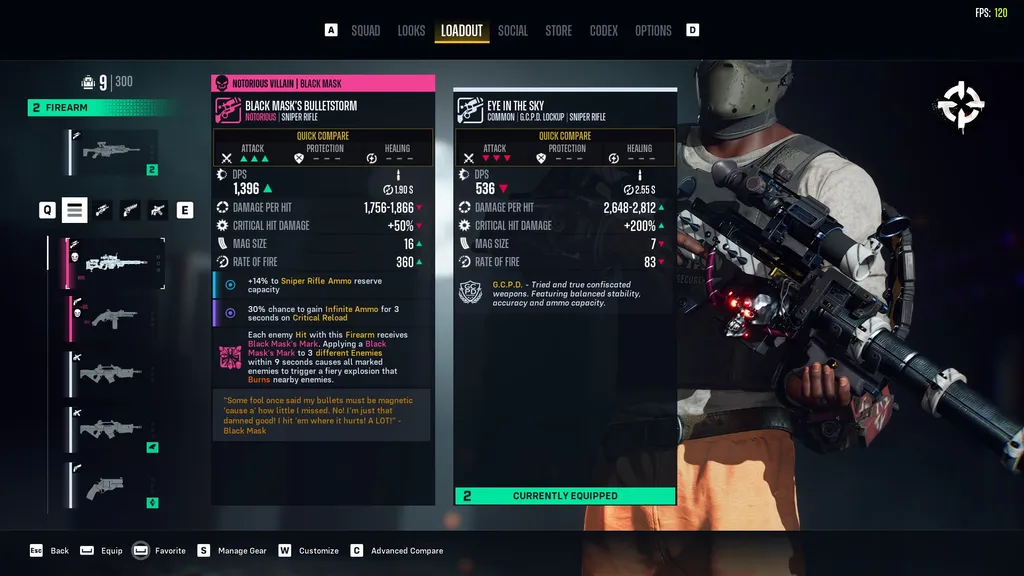Show the Codex tab

(x=604, y=31)
